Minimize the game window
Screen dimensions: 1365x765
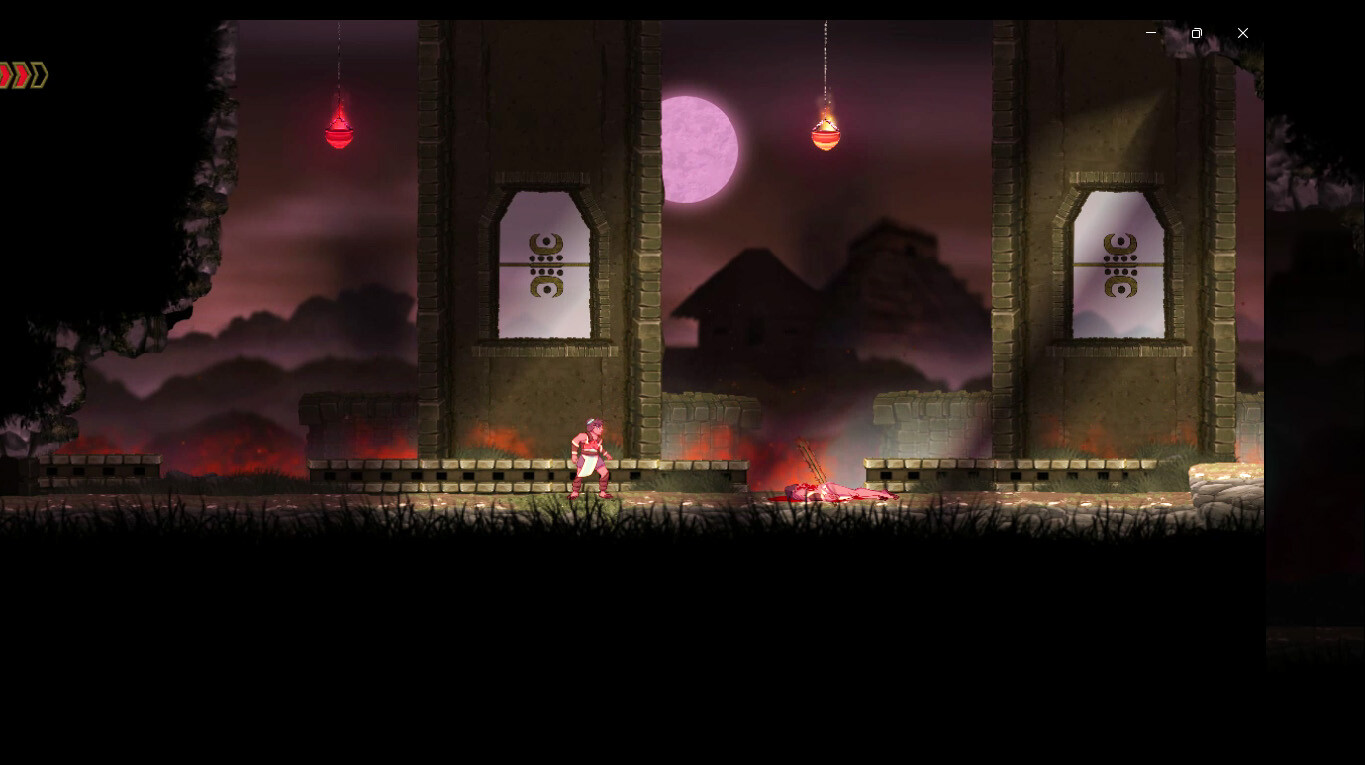pos(1150,33)
